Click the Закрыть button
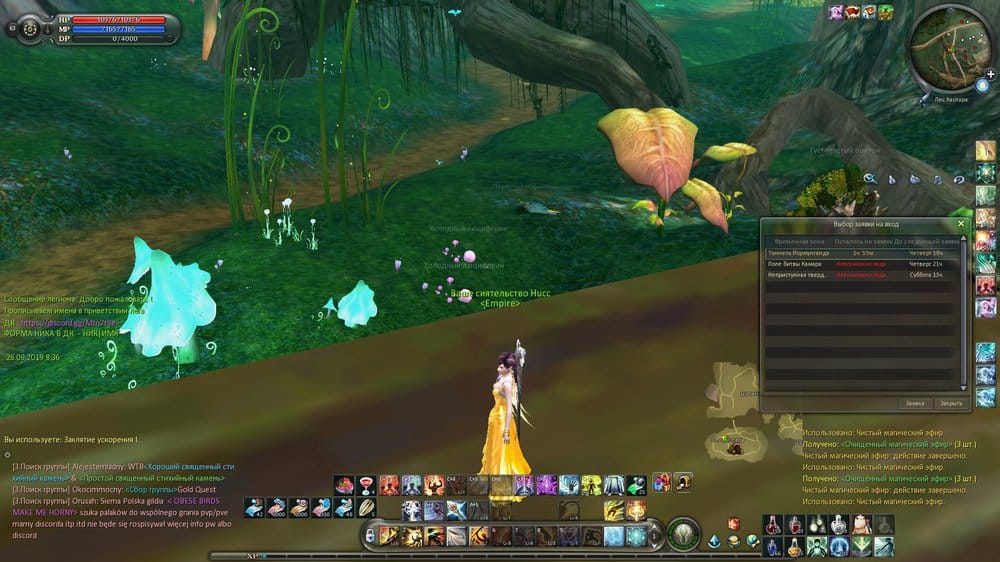The width and height of the screenshot is (1000, 562). [950, 404]
